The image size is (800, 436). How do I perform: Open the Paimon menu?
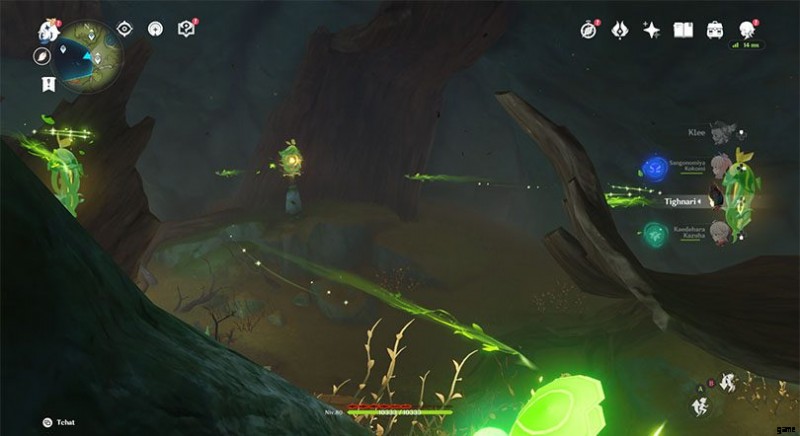(x=47, y=30)
